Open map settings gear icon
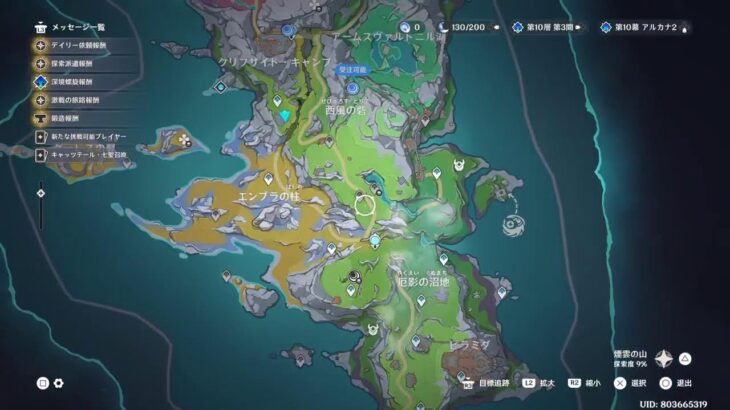This screenshot has width=730, height=410. coord(59,383)
